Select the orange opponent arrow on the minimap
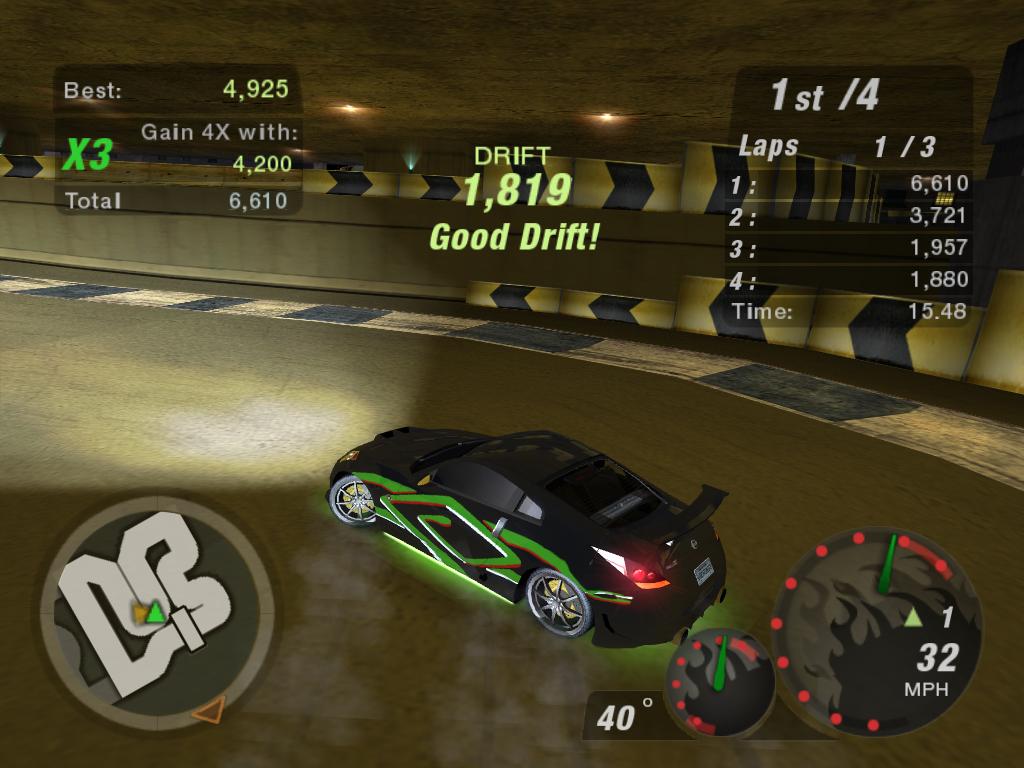1024x768 pixels. click(x=207, y=712)
